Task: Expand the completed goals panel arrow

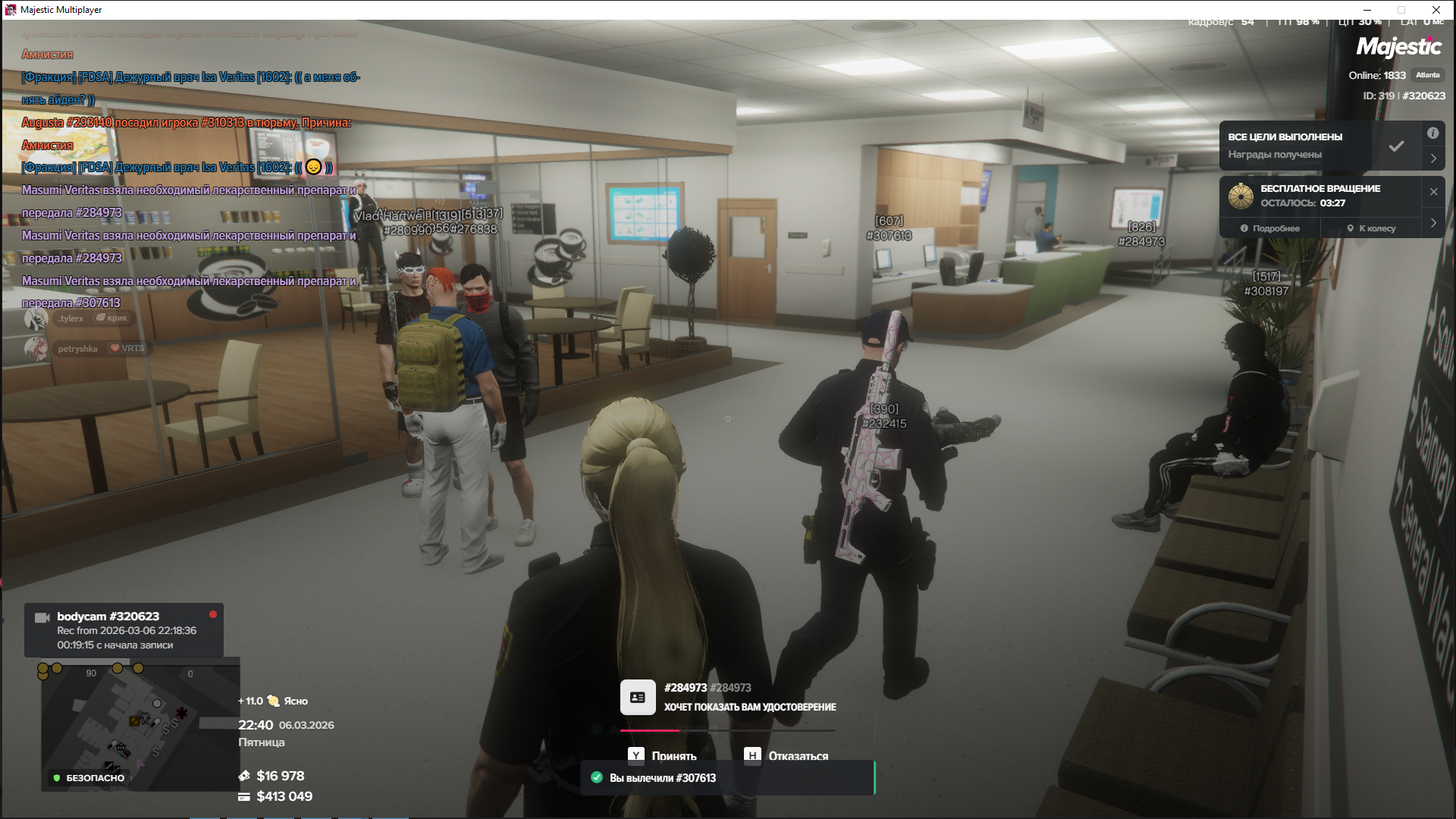Action: (x=1433, y=158)
